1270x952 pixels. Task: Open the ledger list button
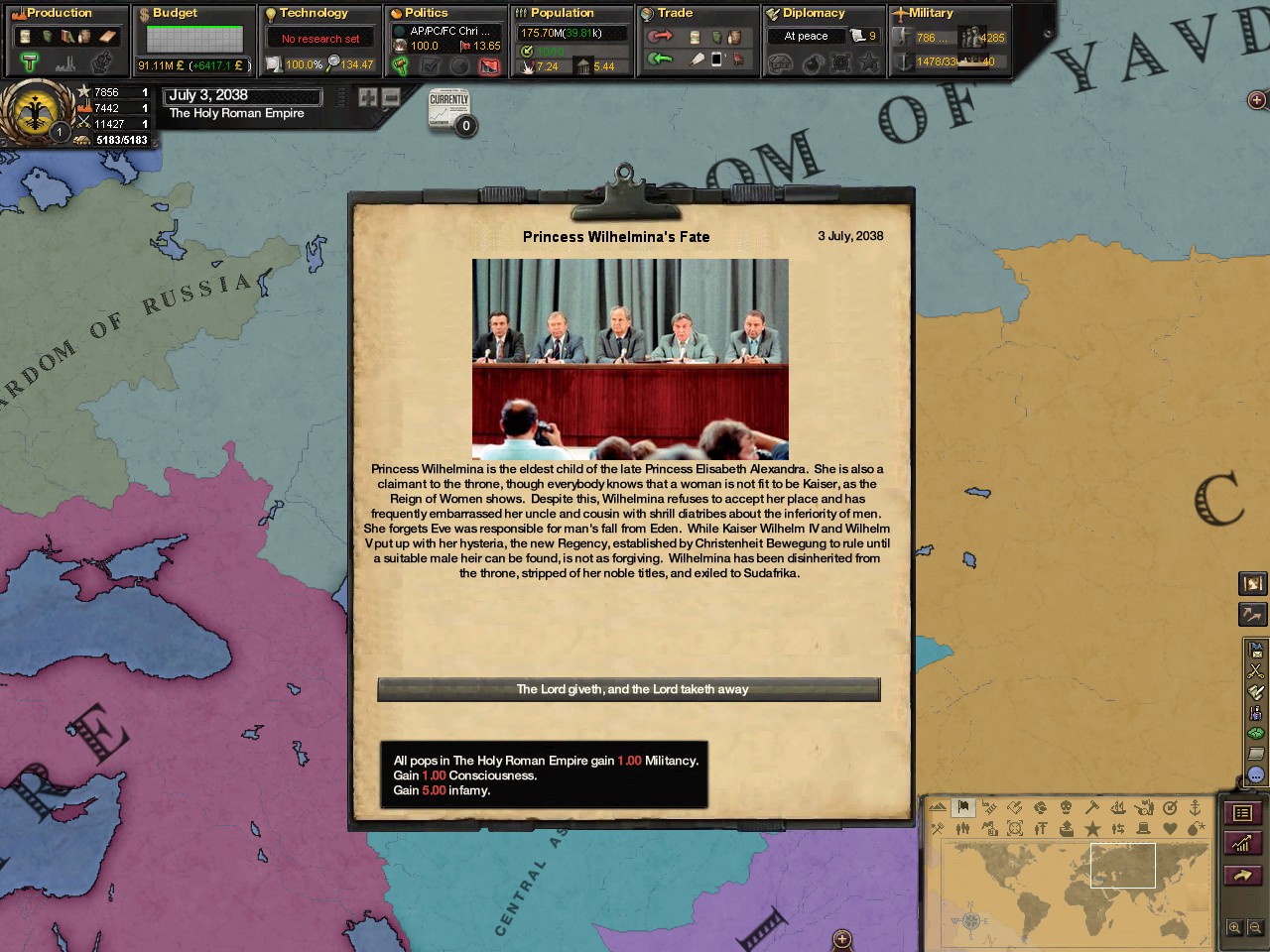tap(1242, 813)
